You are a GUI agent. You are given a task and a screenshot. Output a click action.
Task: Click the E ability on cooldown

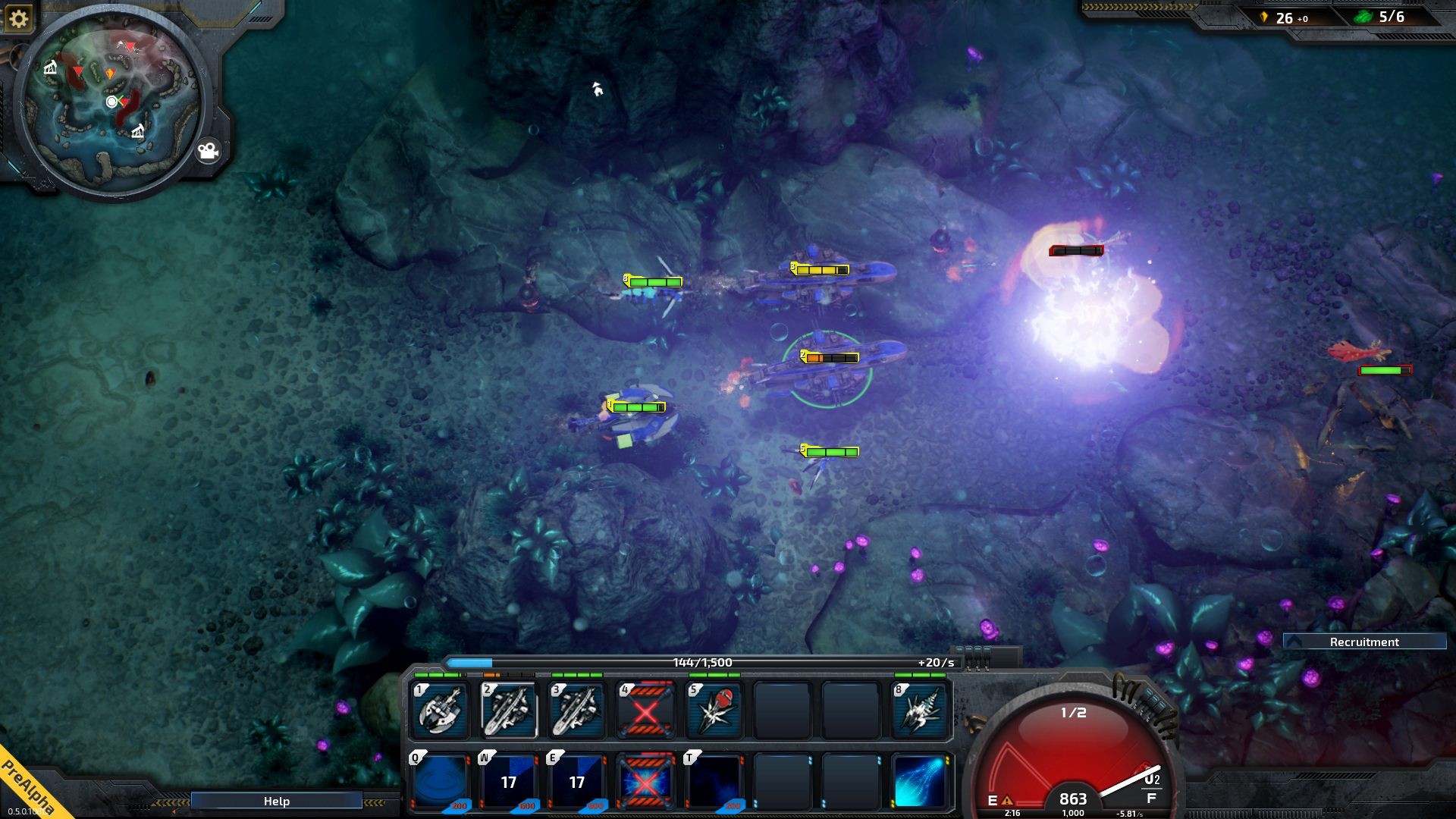[576, 781]
